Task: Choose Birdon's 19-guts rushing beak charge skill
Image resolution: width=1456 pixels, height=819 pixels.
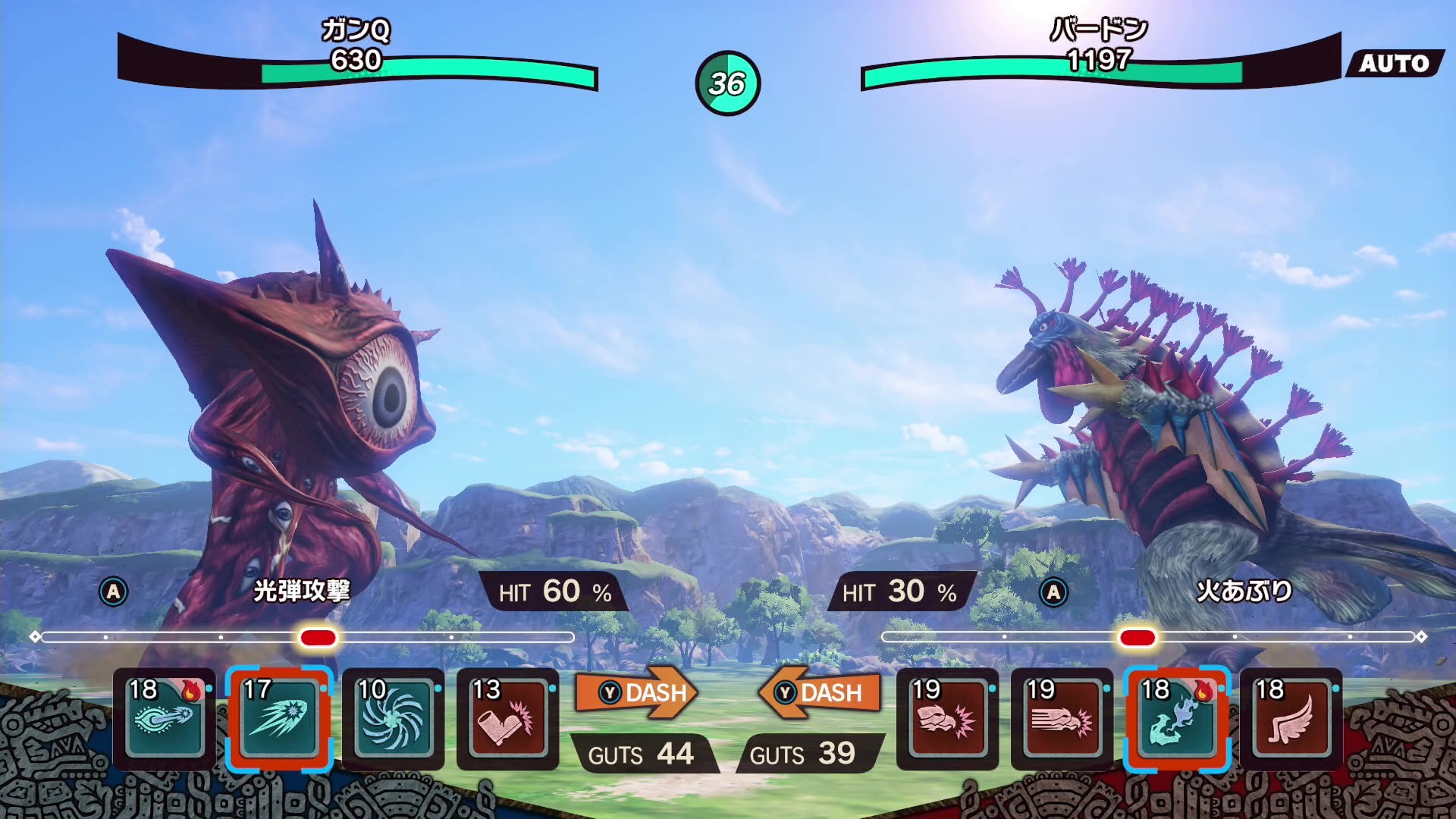Action: coord(1062,718)
